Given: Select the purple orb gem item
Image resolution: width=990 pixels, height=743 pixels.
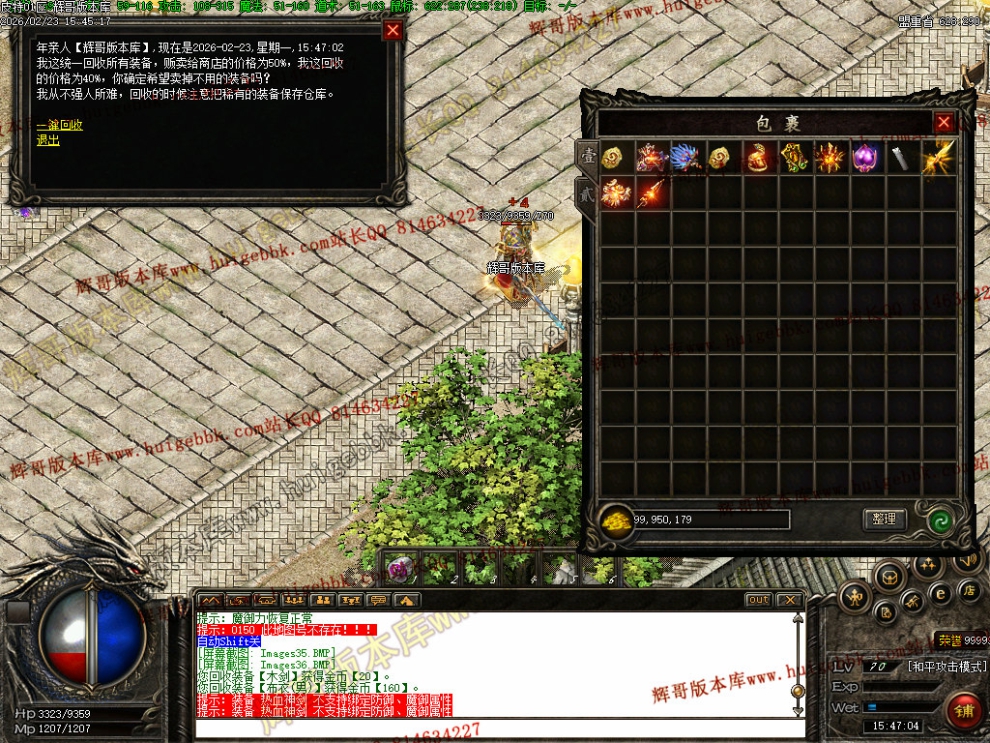Looking at the screenshot, I should (x=865, y=158).
